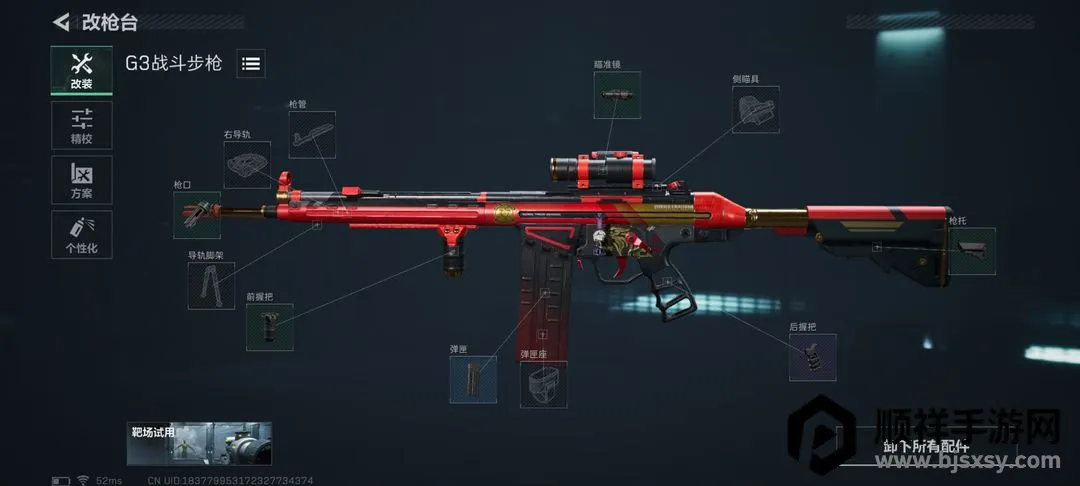Open the weapon list menu icon
The height and width of the screenshot is (486, 1080).
click(251, 64)
